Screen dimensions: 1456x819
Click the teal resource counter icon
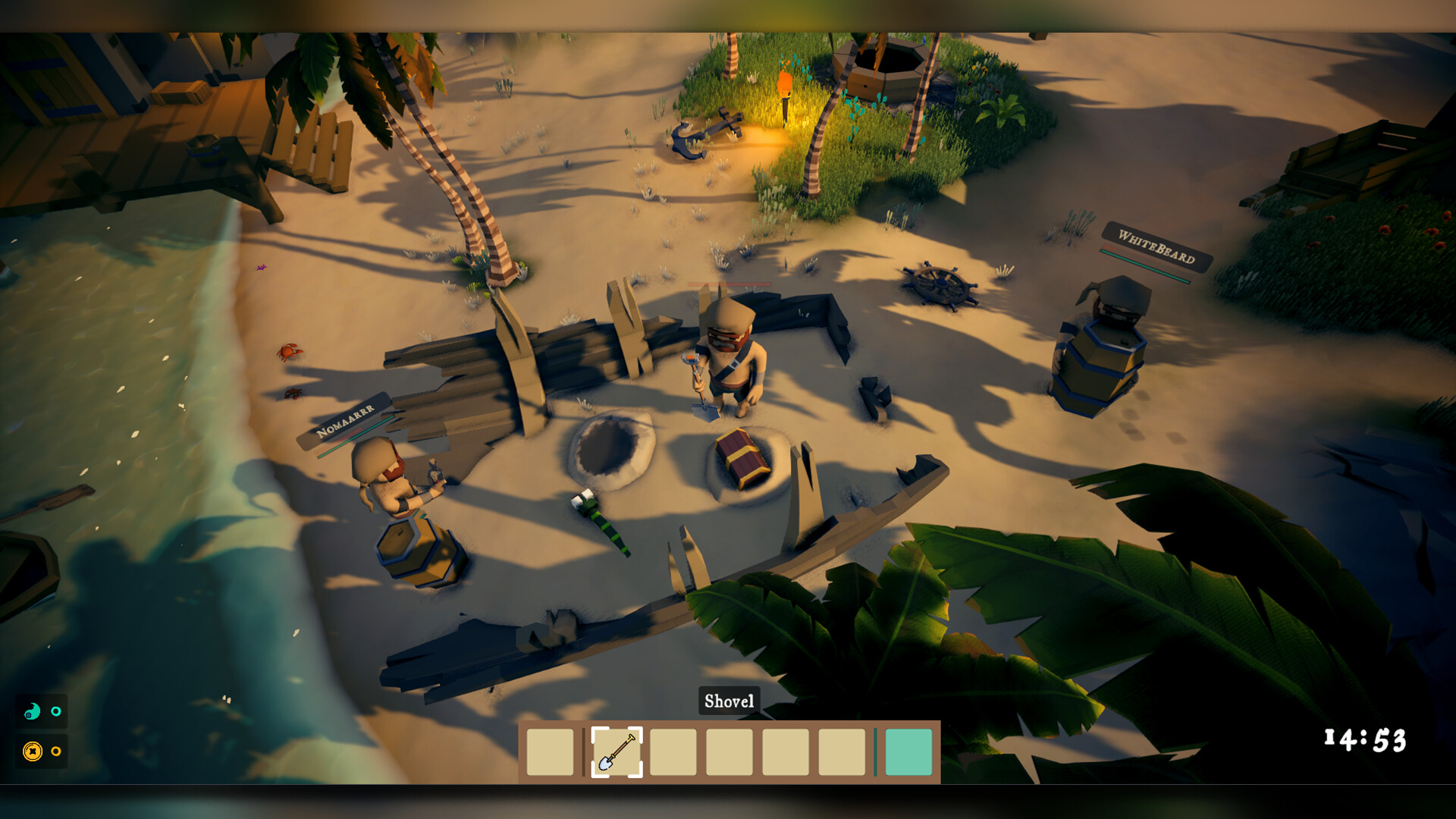pos(32,711)
